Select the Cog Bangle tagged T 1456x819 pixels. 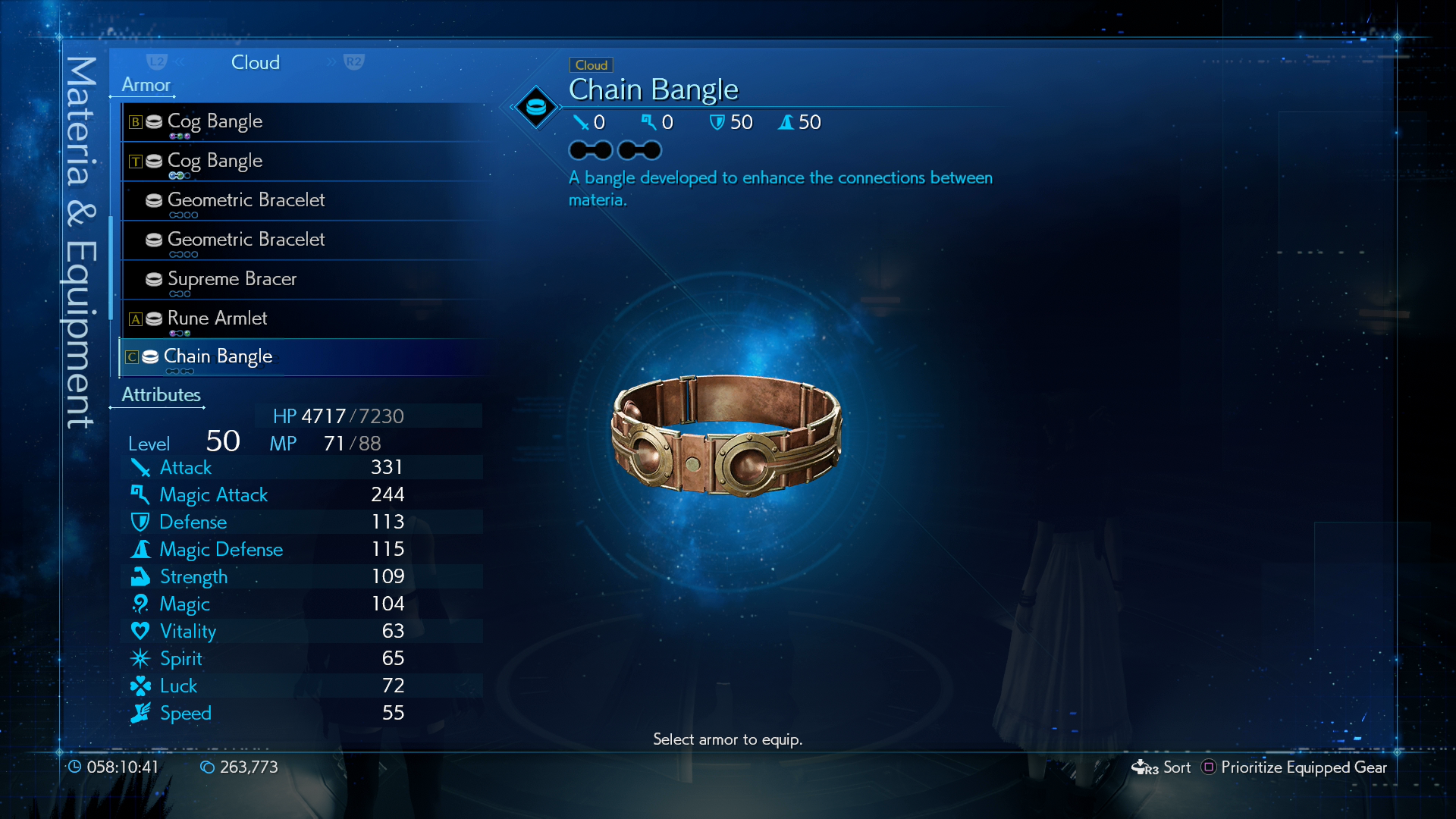pos(215,161)
